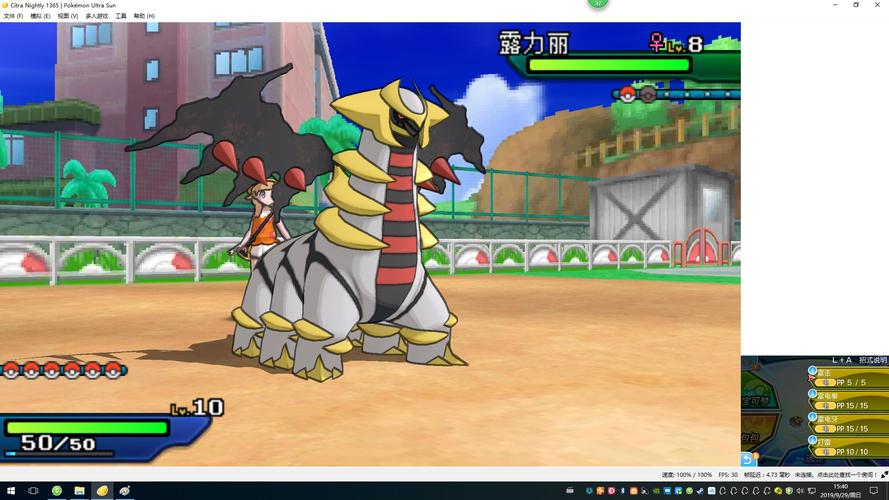The height and width of the screenshot is (500, 889).
Task: Select the 雷击 move
Action: click(x=852, y=377)
